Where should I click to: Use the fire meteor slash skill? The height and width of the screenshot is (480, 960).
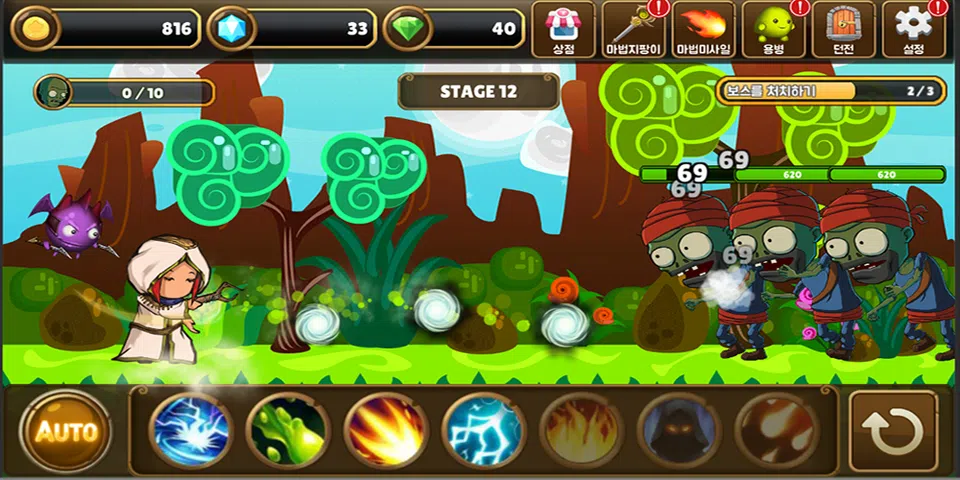point(386,431)
